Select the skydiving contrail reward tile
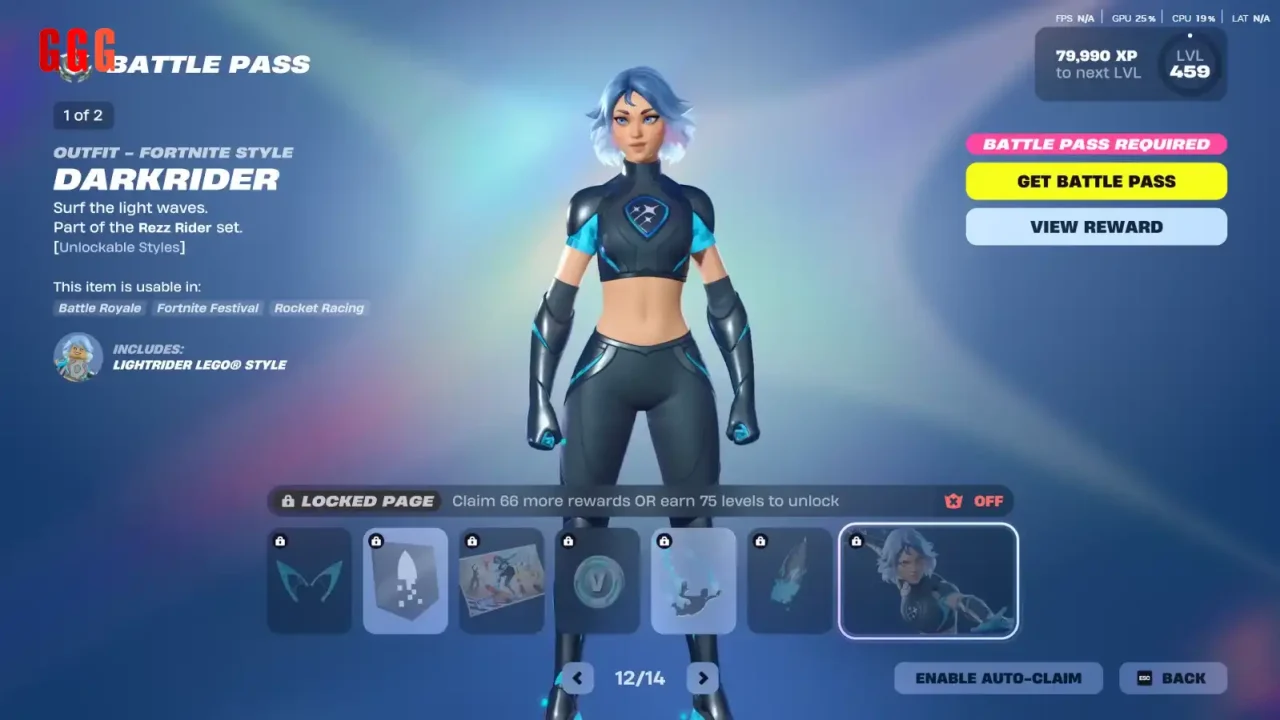1280x720 pixels. [x=694, y=581]
